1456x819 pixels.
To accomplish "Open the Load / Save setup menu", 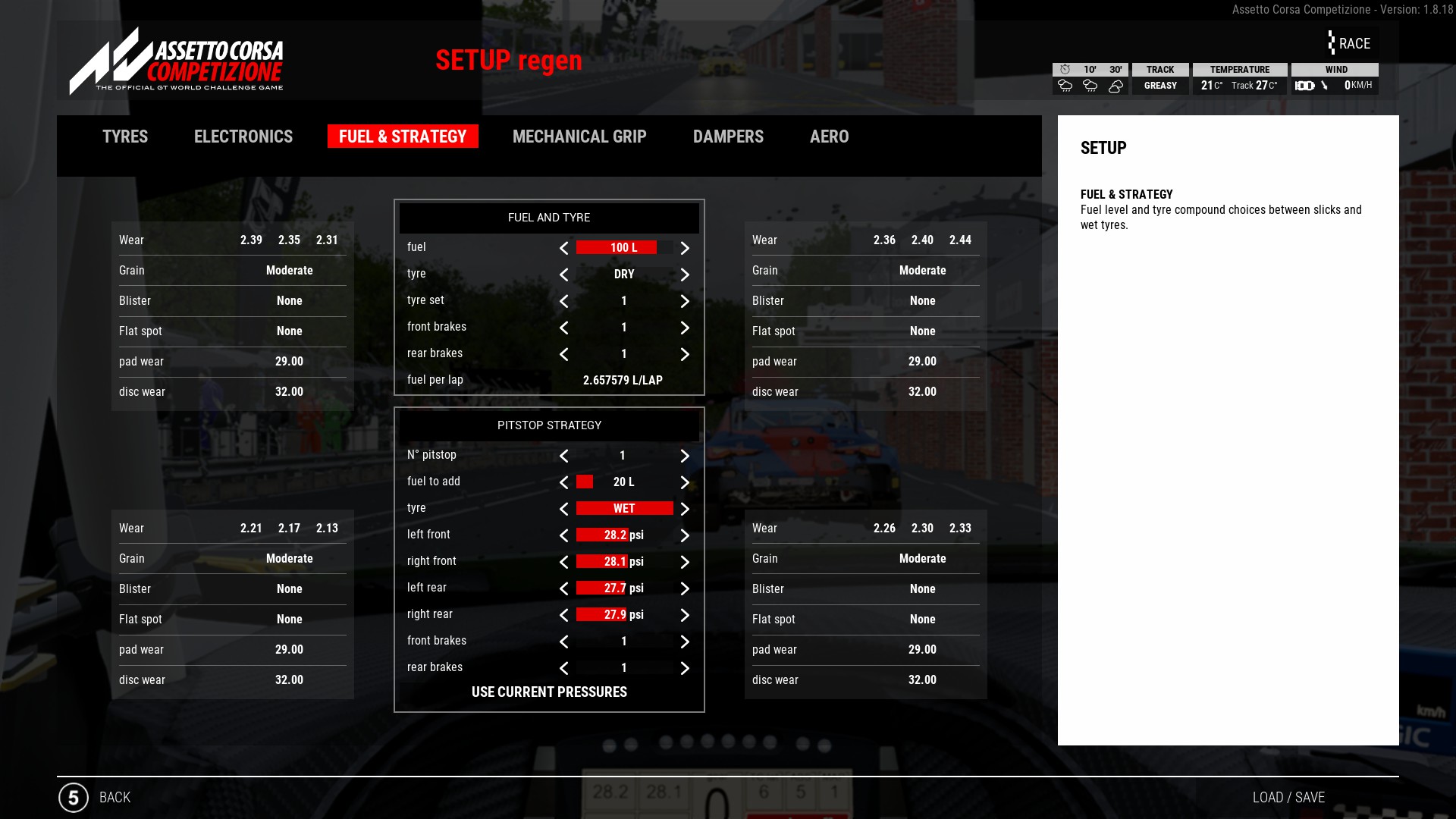I will tap(1288, 797).
